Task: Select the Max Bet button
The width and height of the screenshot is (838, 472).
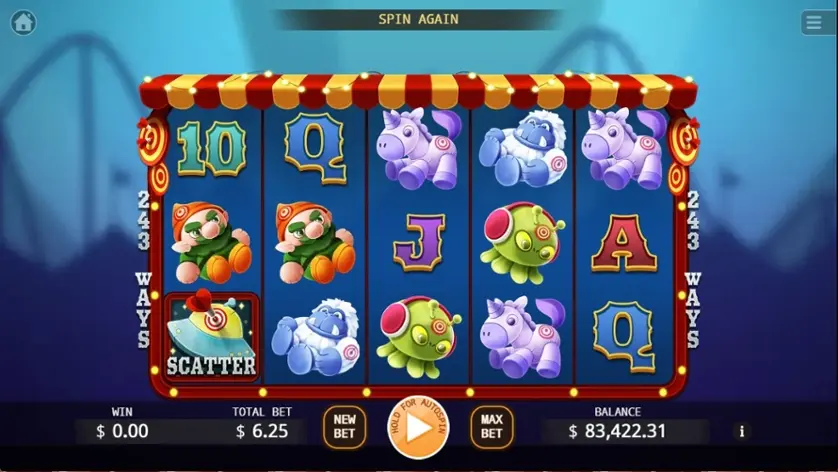Action: (x=491, y=427)
